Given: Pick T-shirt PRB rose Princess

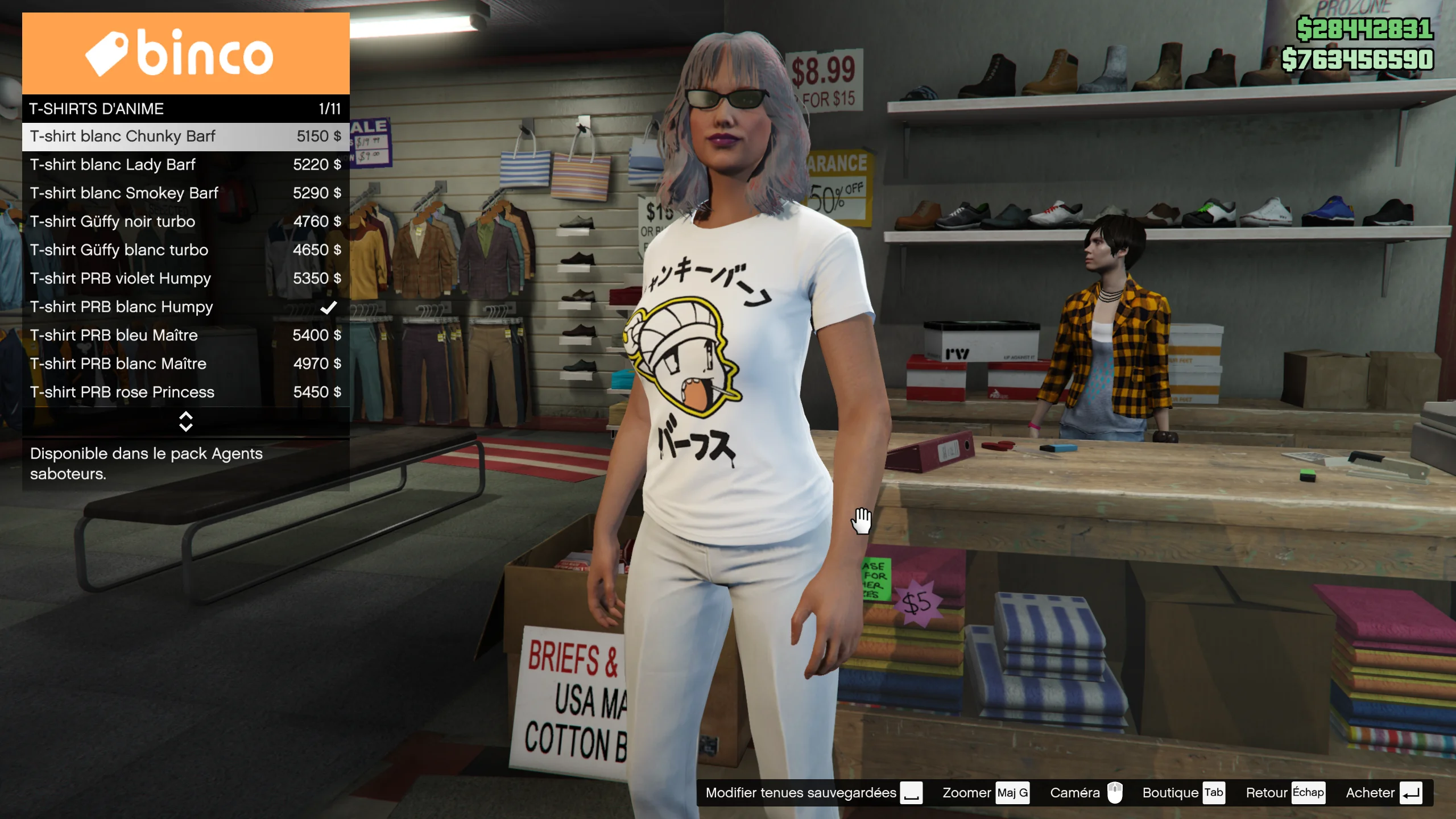Looking at the screenshot, I should [185, 392].
